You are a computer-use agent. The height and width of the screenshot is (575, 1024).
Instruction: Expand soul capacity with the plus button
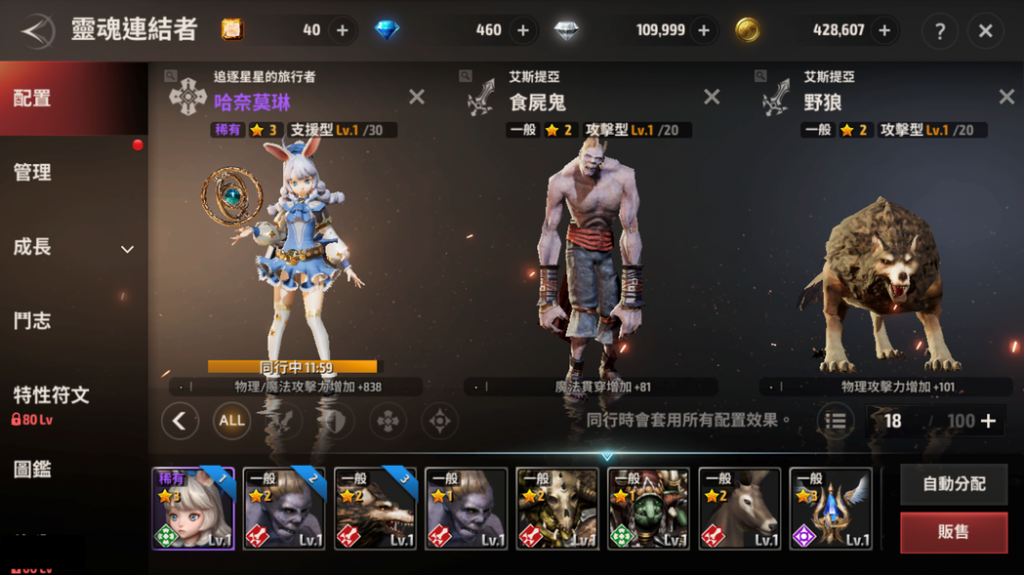(989, 421)
